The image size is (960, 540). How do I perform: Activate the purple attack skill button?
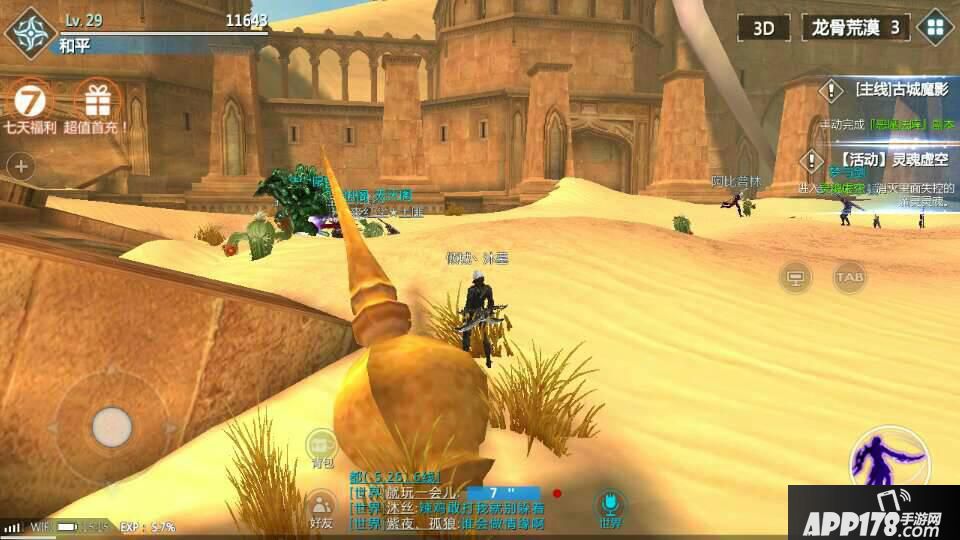pyautogui.click(x=888, y=462)
